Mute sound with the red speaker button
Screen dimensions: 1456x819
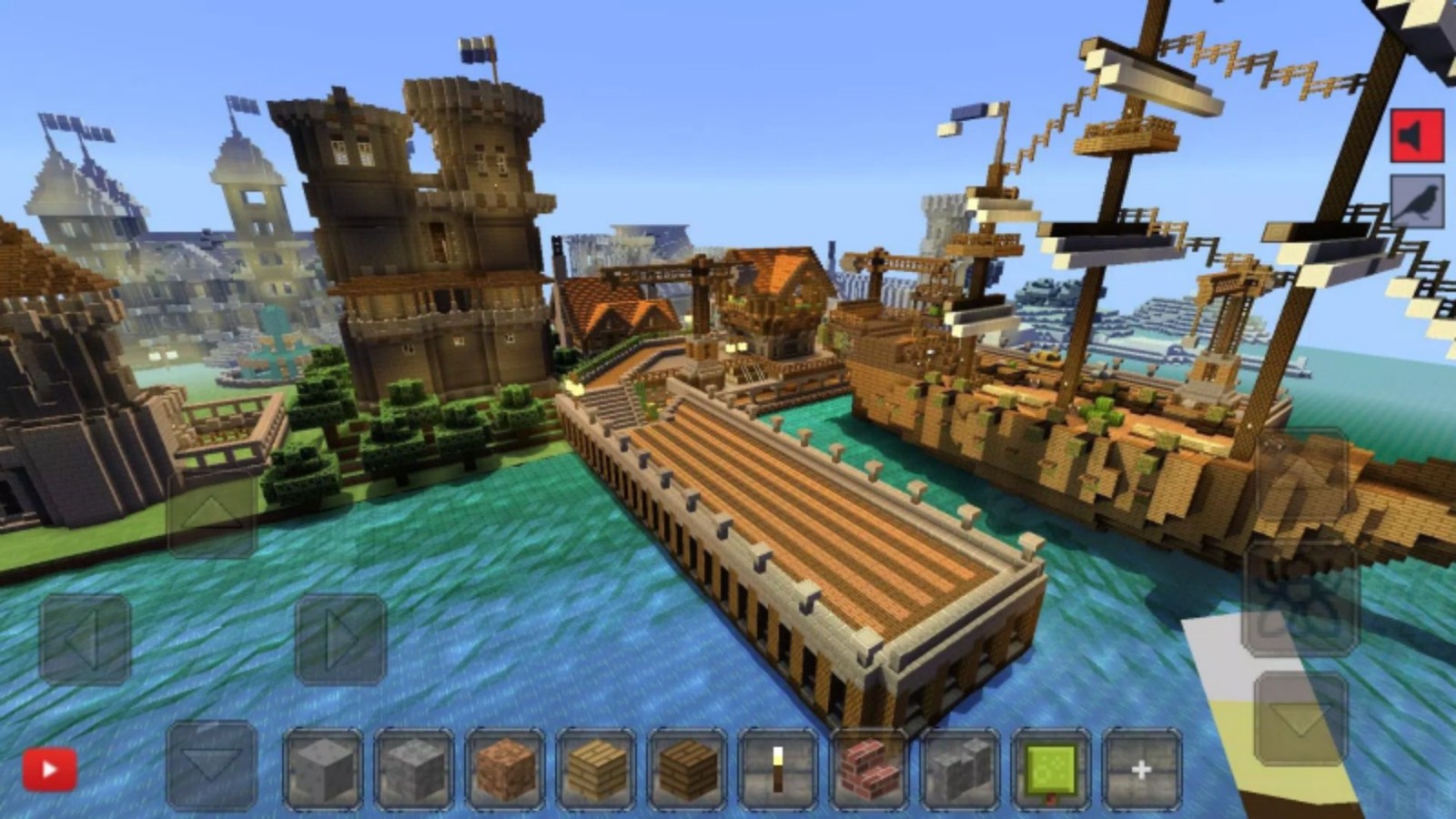tap(1417, 136)
